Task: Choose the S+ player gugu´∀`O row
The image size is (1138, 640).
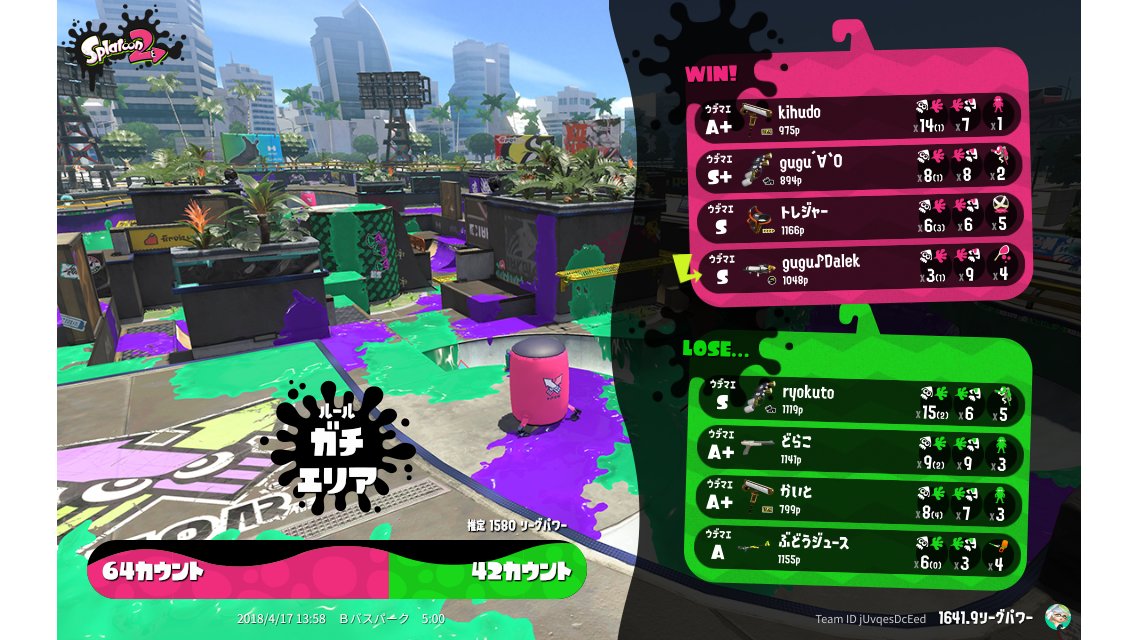Action: [x=860, y=168]
